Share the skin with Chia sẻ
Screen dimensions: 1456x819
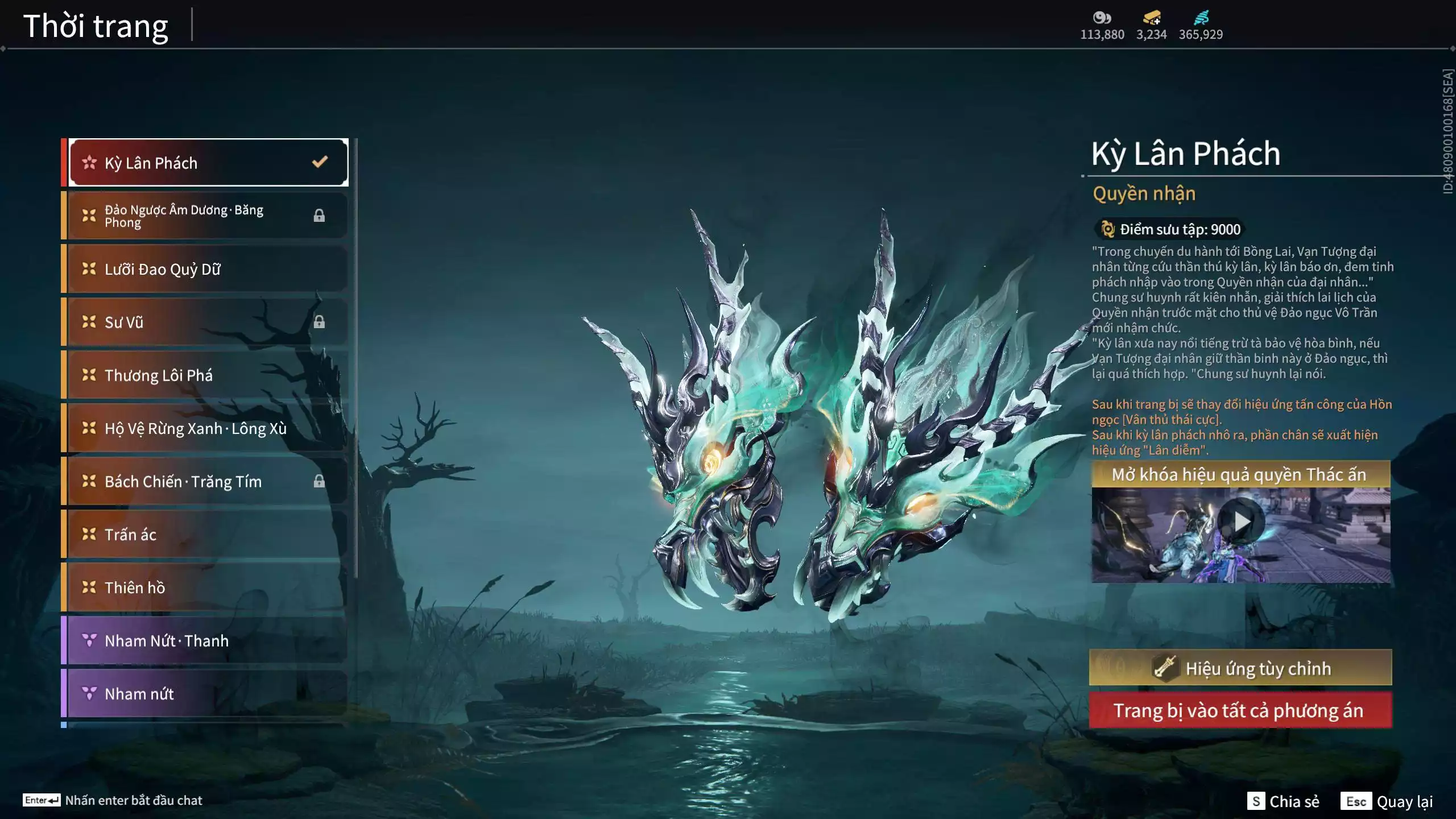(1283, 801)
